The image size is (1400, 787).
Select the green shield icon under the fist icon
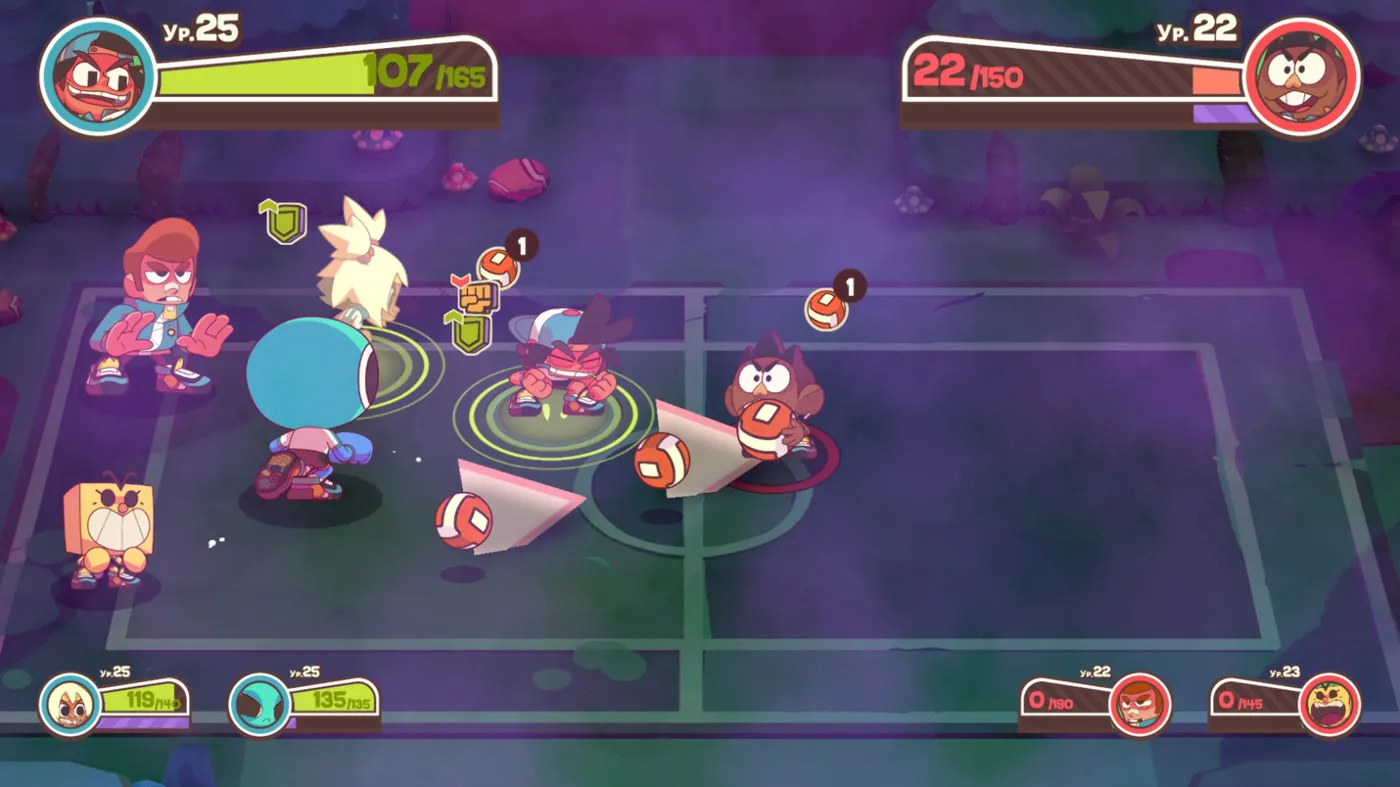point(469,331)
